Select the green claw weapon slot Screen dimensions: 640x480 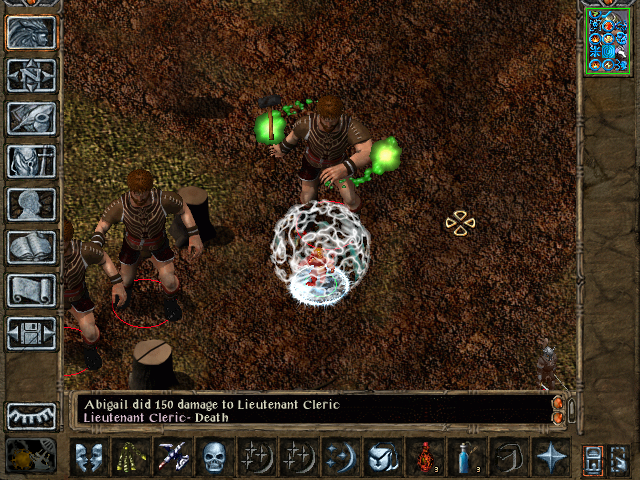pyautogui.click(x=130, y=457)
